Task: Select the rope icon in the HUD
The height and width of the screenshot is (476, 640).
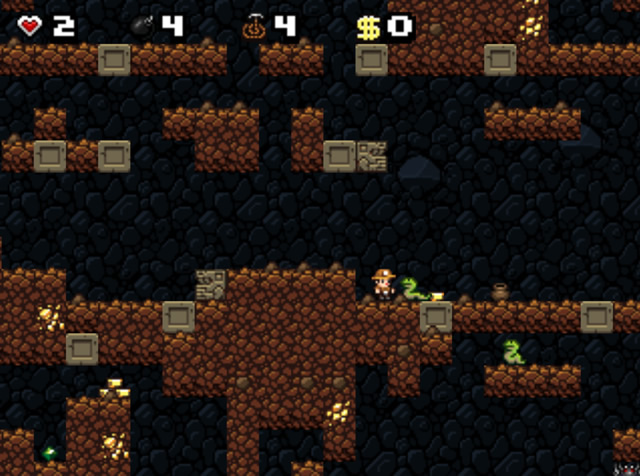Action: click(x=253, y=27)
